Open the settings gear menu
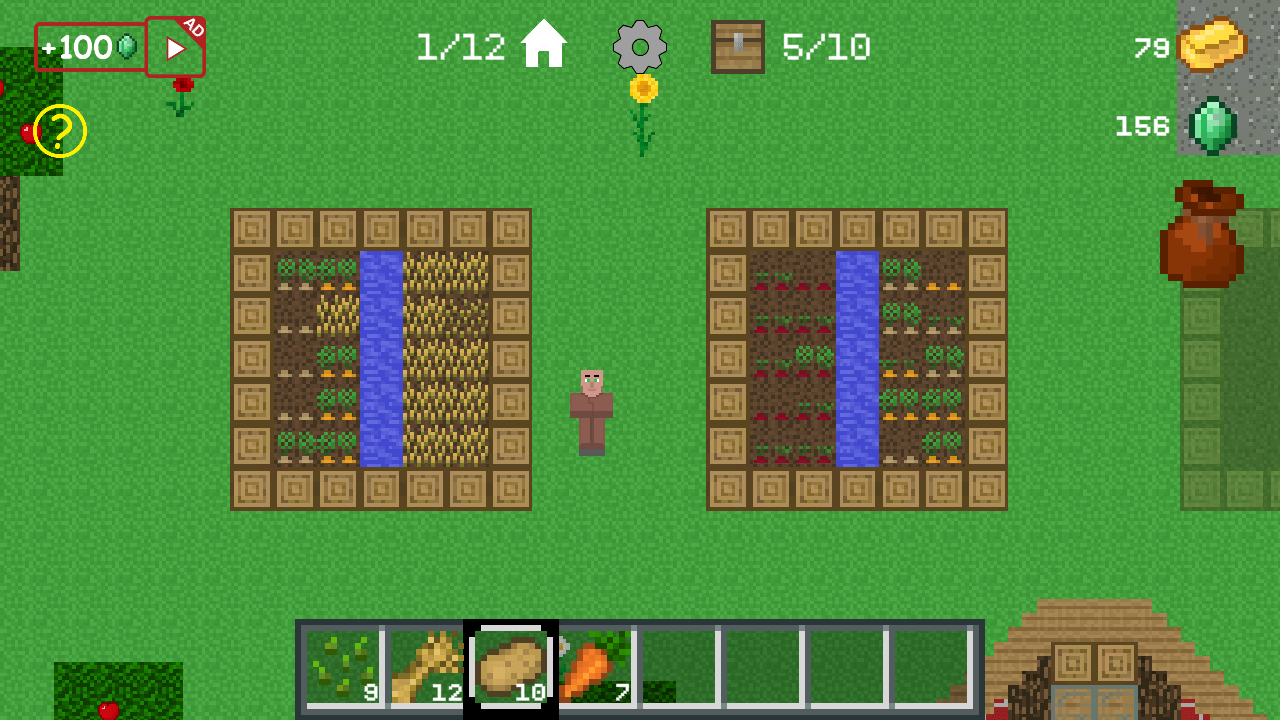The image size is (1280, 720). tap(640, 46)
